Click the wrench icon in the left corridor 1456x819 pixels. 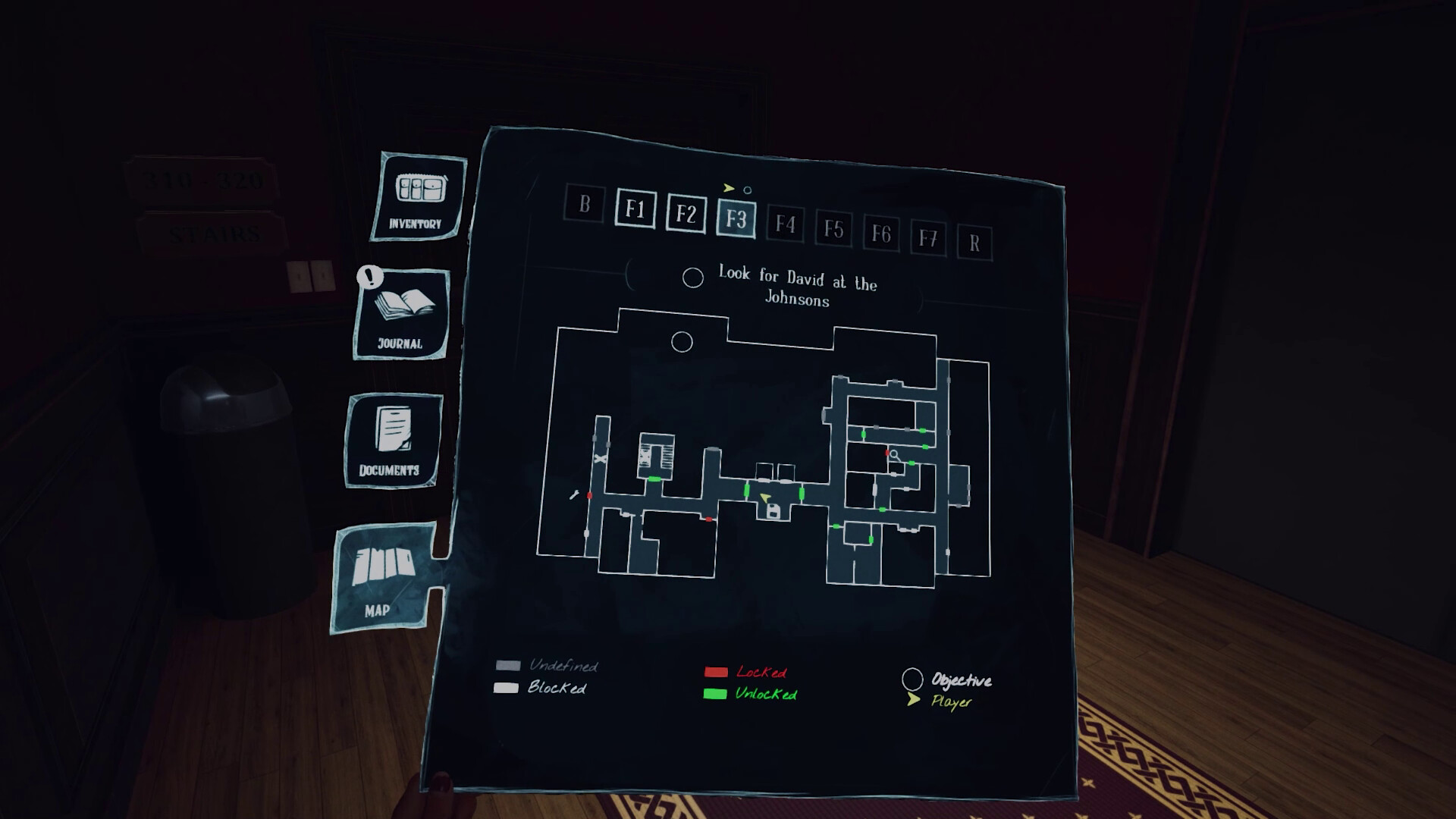click(x=574, y=496)
